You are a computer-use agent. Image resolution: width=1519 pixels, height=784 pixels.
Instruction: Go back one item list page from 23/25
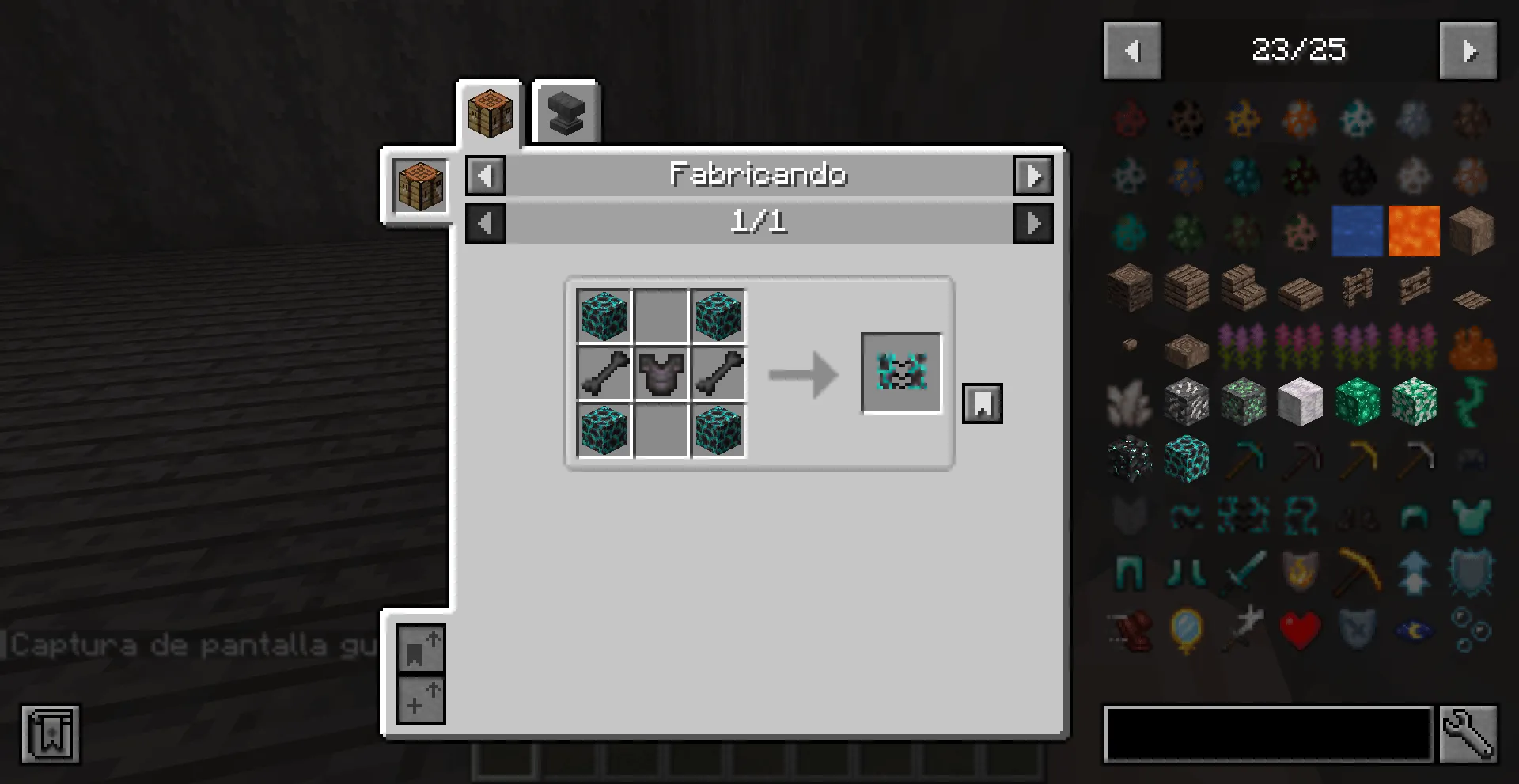point(1132,51)
